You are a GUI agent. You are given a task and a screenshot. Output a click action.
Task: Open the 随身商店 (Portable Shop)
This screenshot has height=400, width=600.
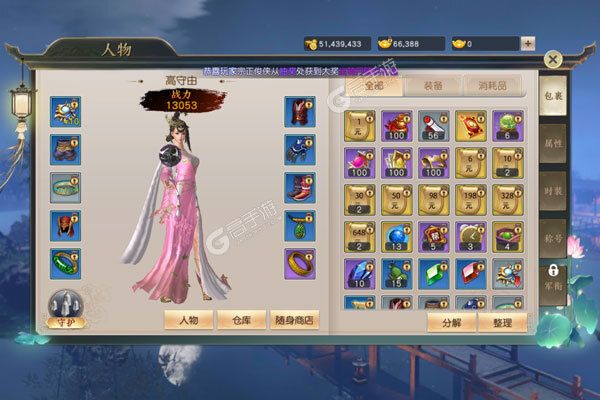pos(296,320)
